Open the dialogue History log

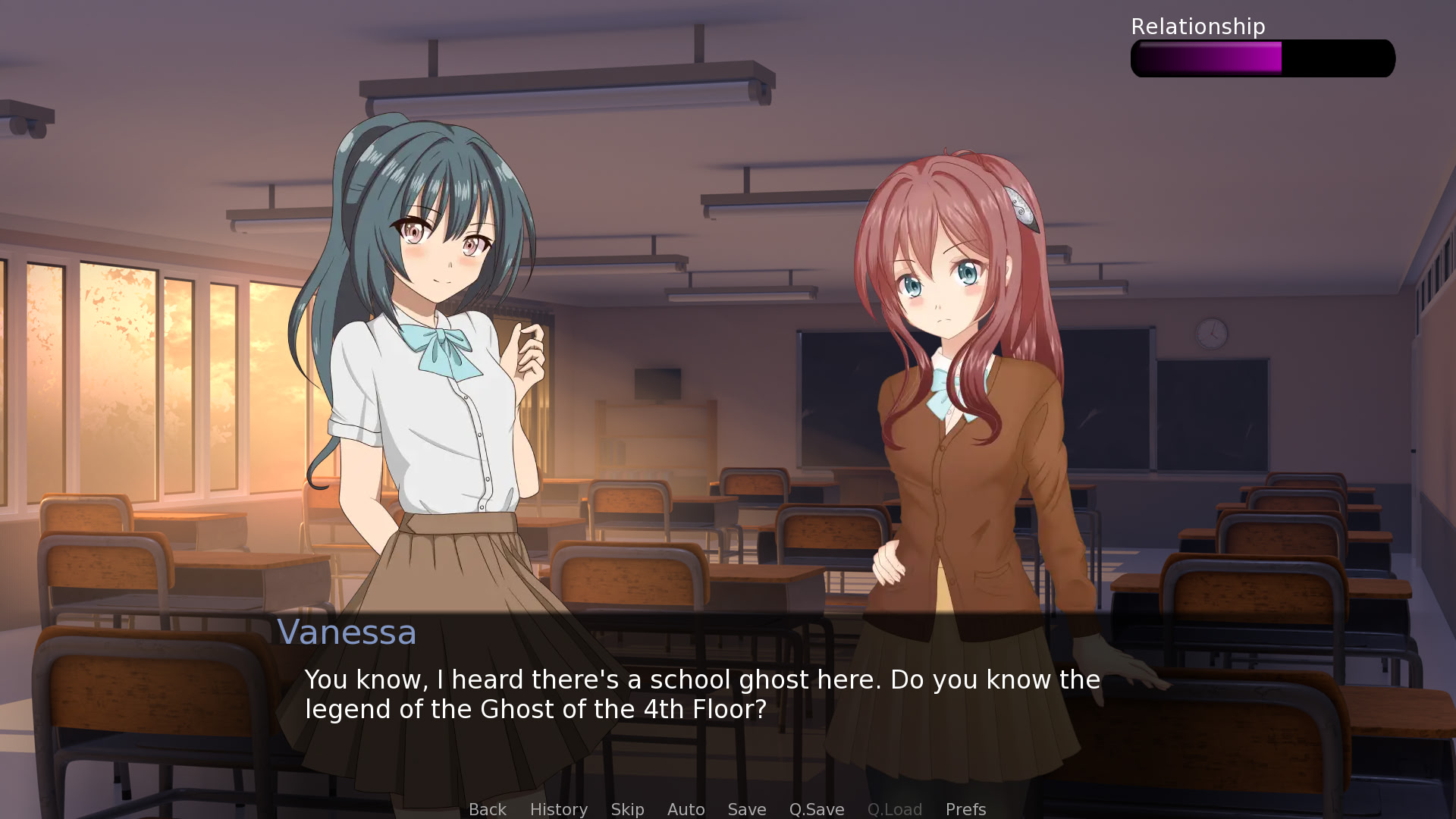point(558,809)
